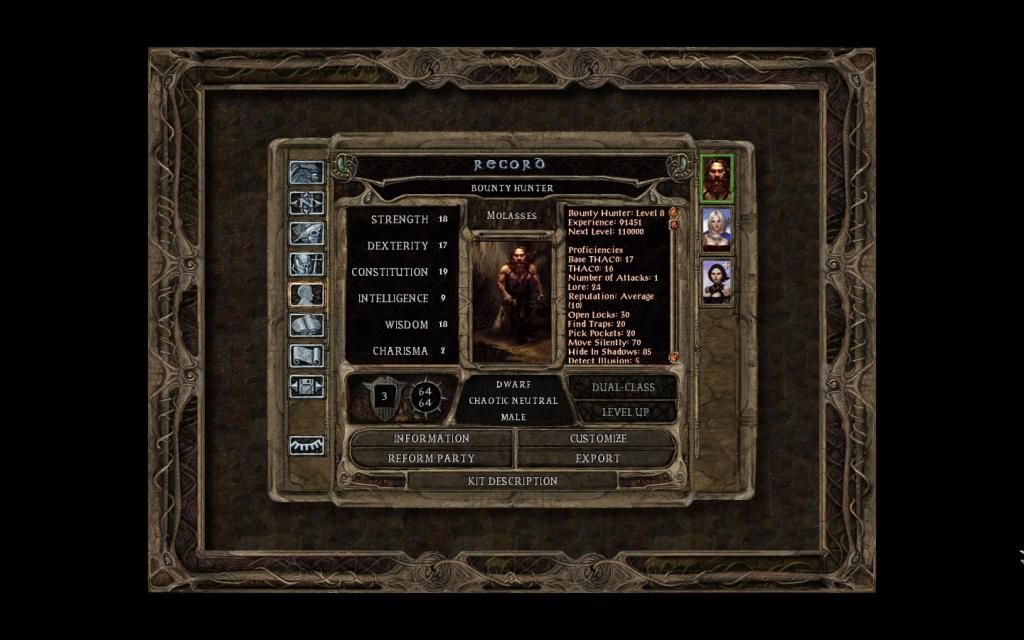Screen dimensions: 1024x640
Task: Click the Customize button
Action: pyautogui.click(x=598, y=438)
